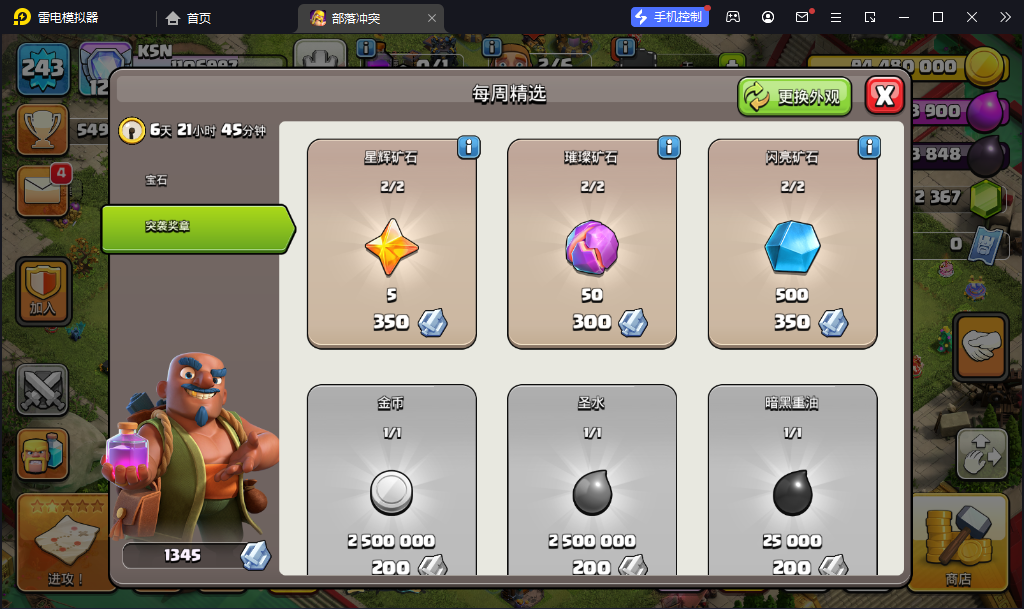Show info for 璀璨矿石
This screenshot has width=1024, height=609.
pyautogui.click(x=669, y=148)
